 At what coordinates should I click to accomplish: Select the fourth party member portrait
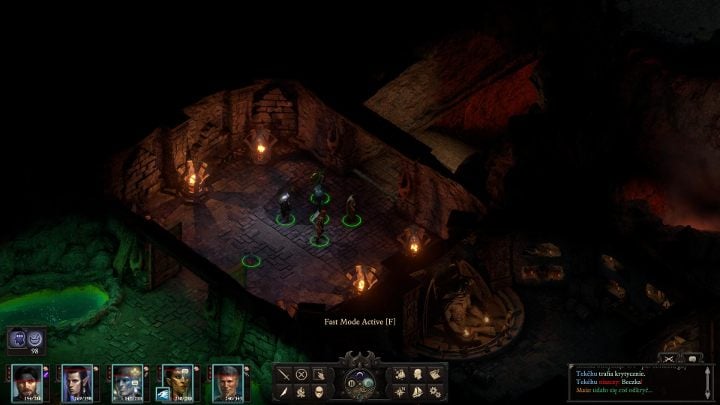pos(177,382)
